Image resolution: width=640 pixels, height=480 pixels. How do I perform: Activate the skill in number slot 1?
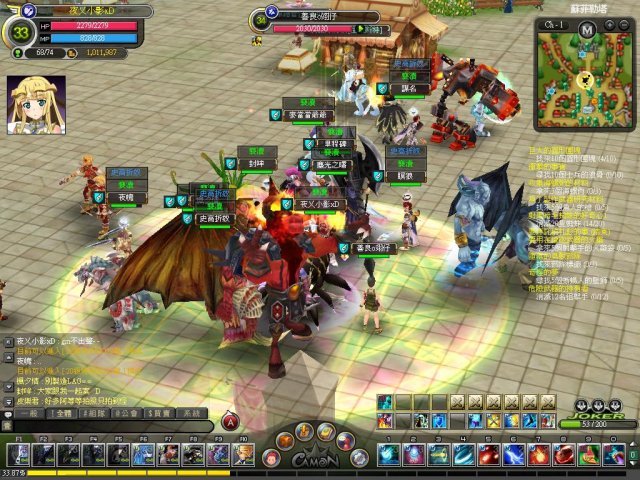click(x=388, y=455)
